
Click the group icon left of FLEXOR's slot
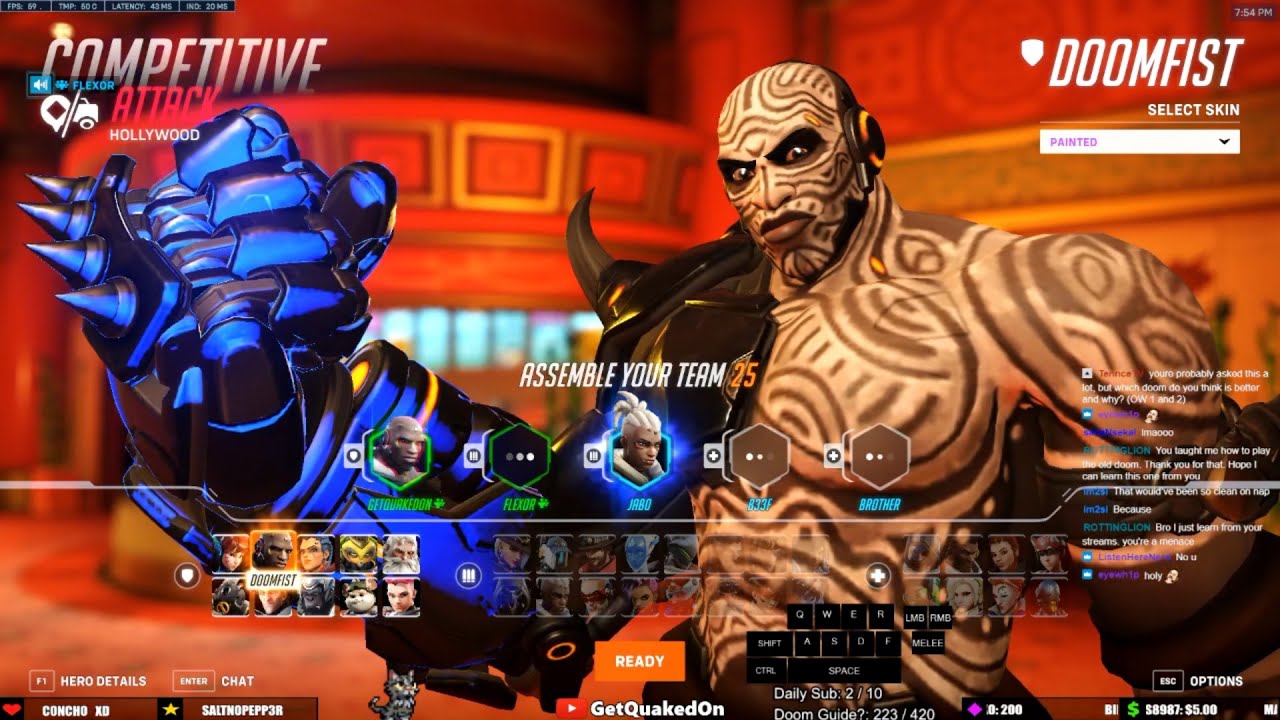coord(472,453)
